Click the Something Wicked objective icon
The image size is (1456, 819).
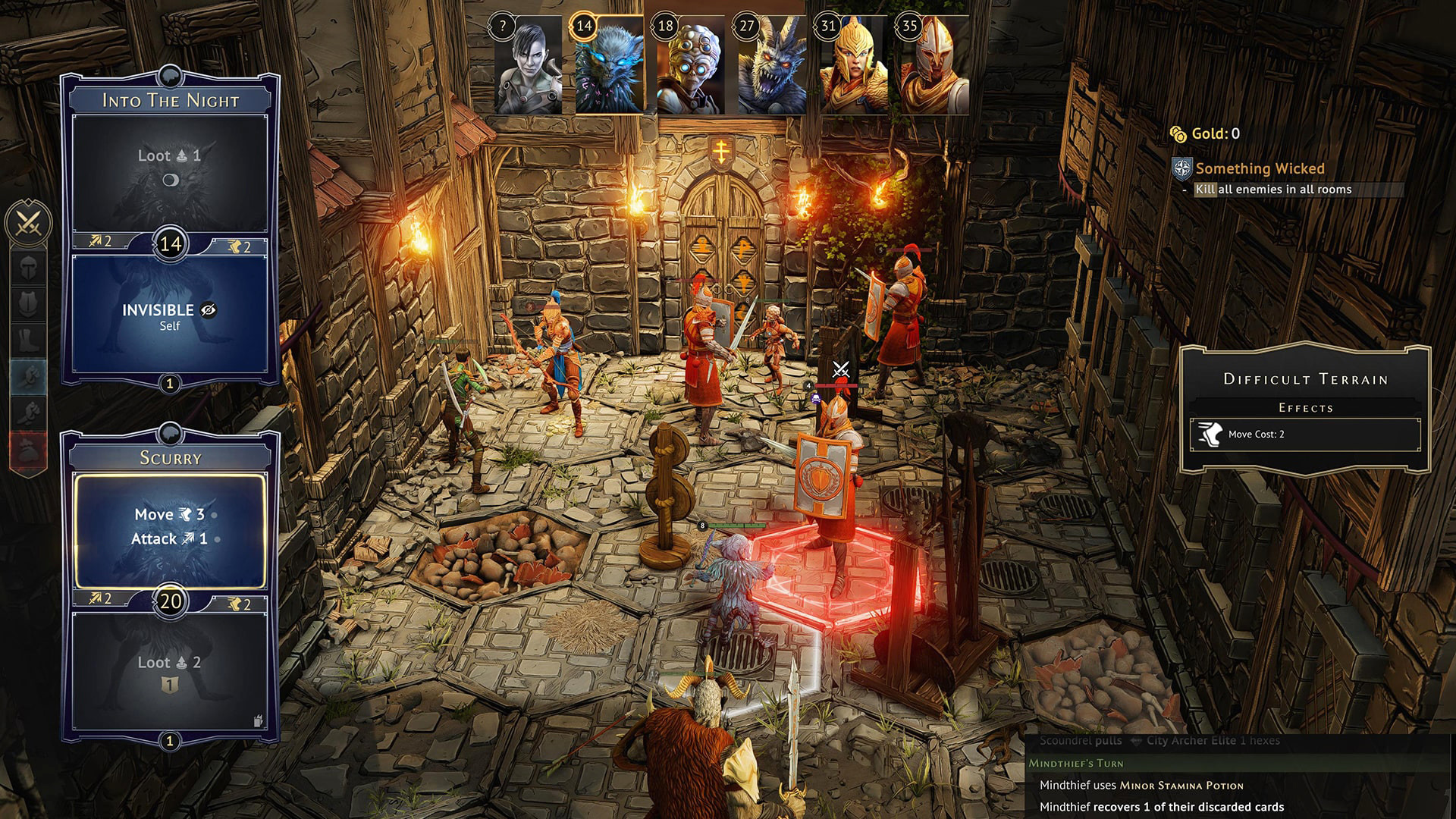coord(1181,169)
